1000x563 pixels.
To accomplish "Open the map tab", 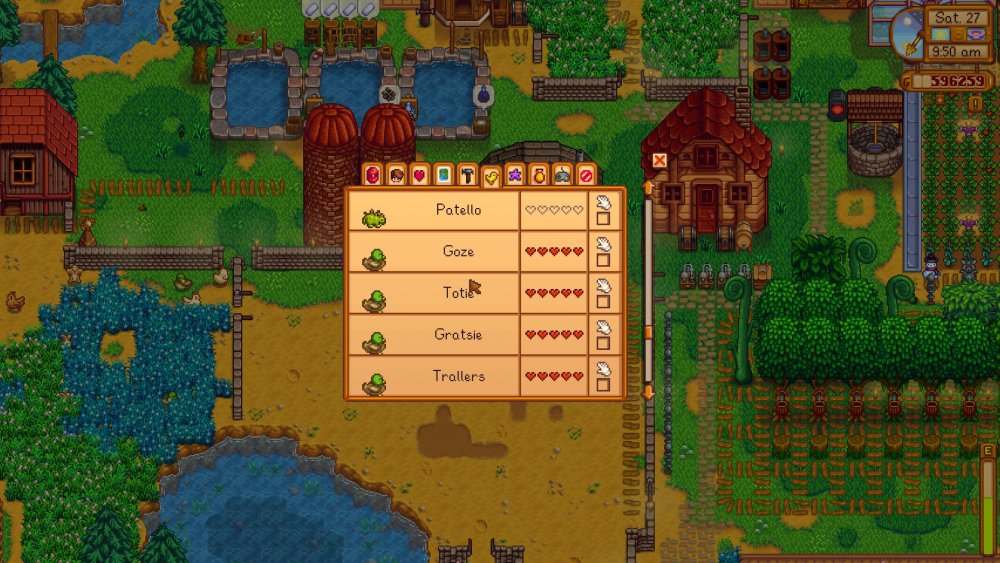I will pyautogui.click(x=444, y=176).
